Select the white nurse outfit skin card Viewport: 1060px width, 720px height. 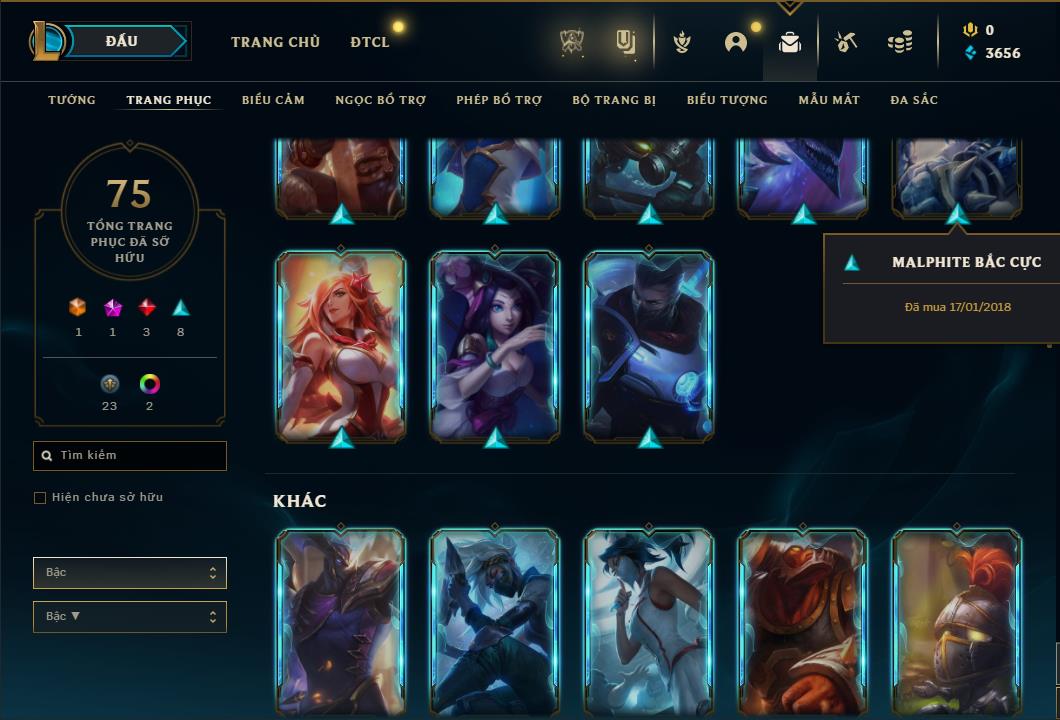649,620
